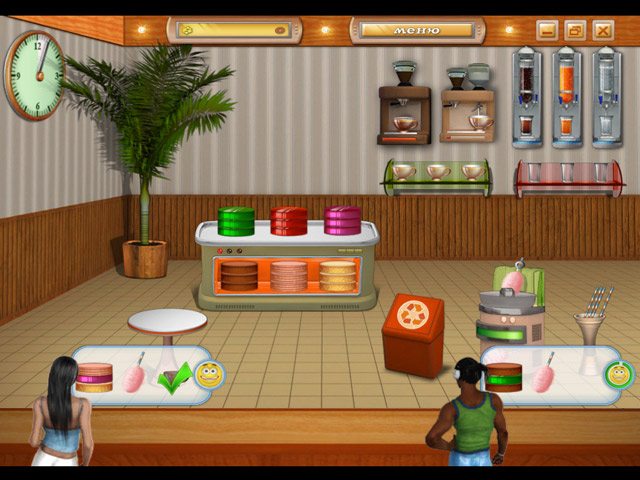The image size is (640, 480).
Task: Activate the cotton candy machine
Action: point(508,310)
